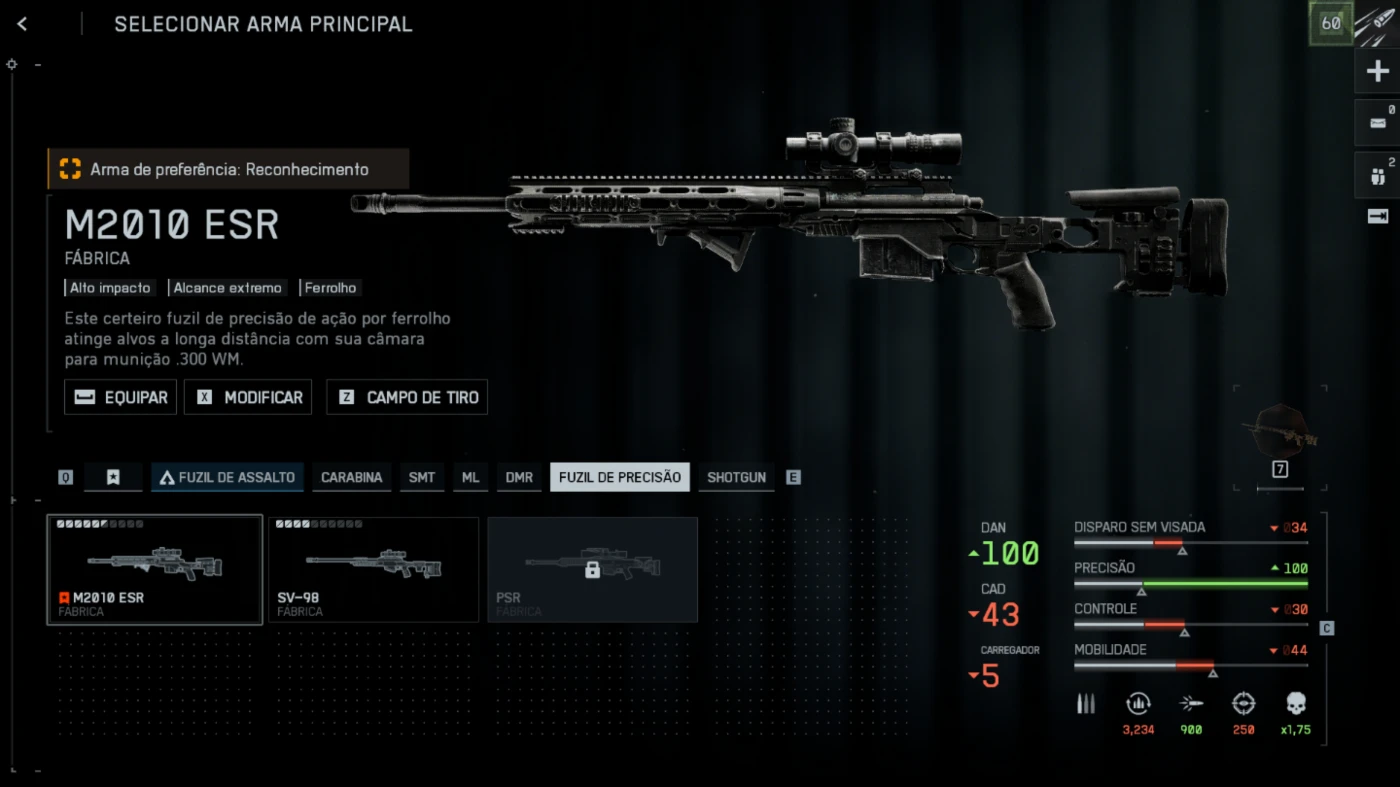Select the FUZIL DE PRECISÃO tab
This screenshot has height=787, width=1400.
click(620, 477)
